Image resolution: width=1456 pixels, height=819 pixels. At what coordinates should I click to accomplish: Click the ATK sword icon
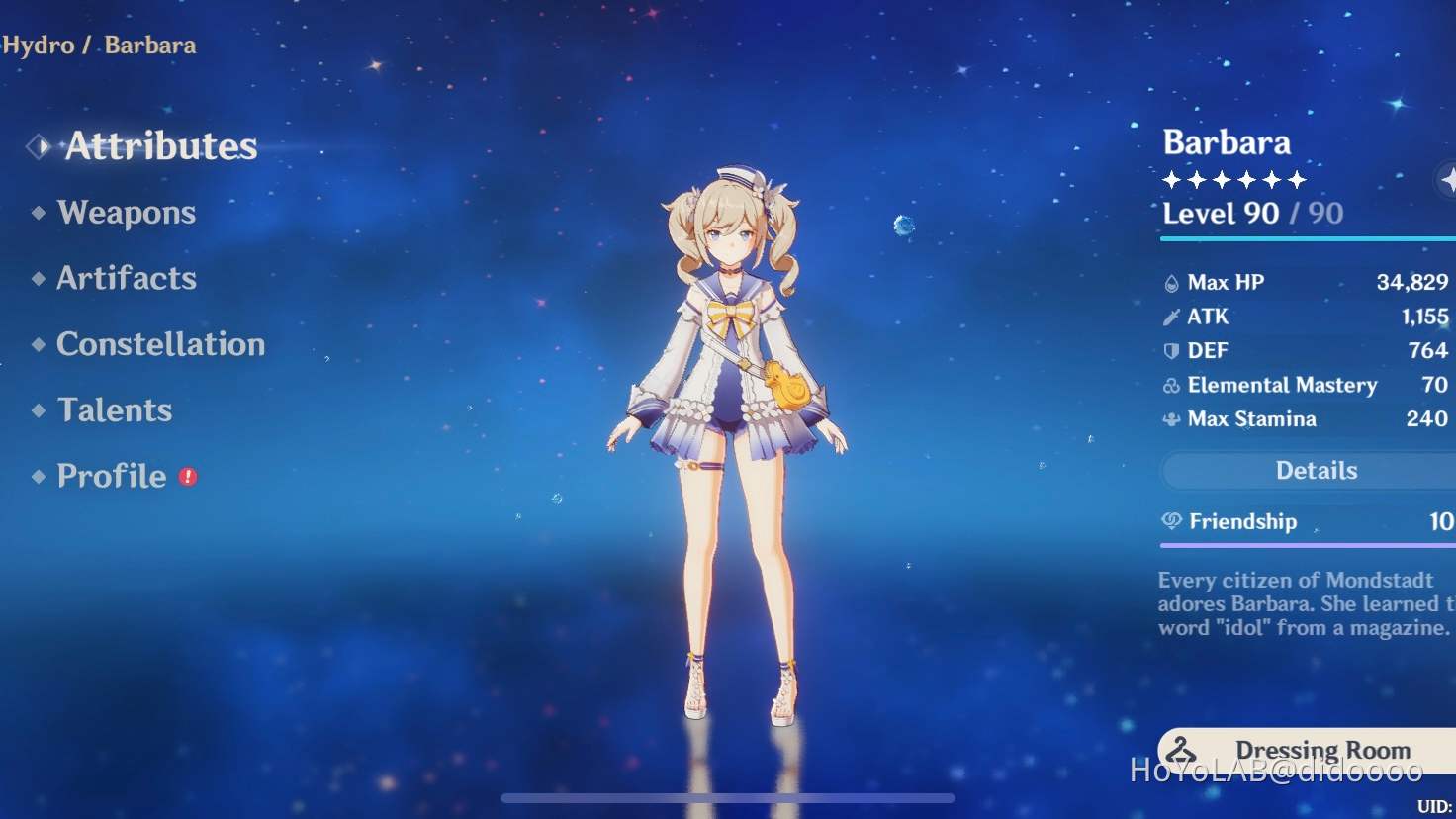(x=1171, y=317)
